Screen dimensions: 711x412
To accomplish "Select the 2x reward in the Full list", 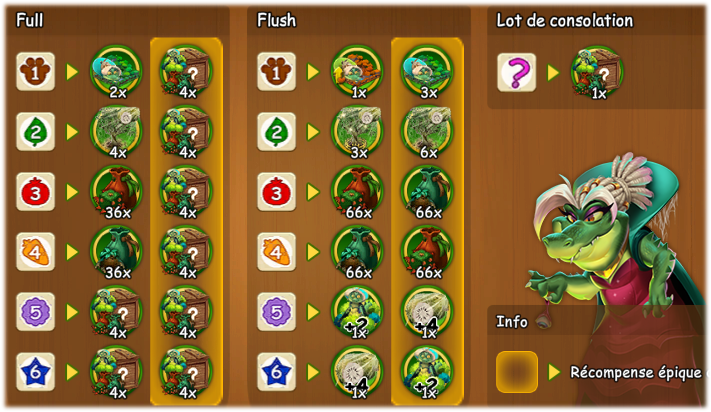I will coord(116,72).
